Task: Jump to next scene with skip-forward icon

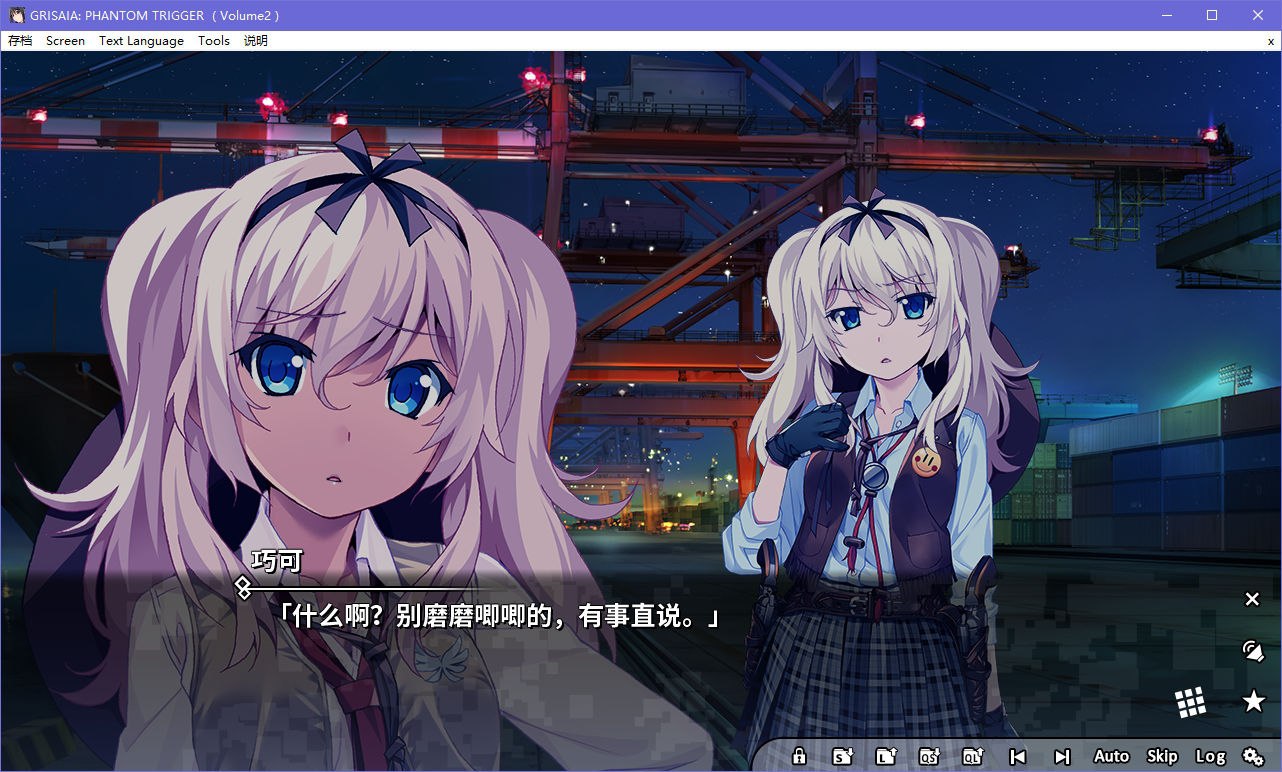Action: click(x=1062, y=756)
